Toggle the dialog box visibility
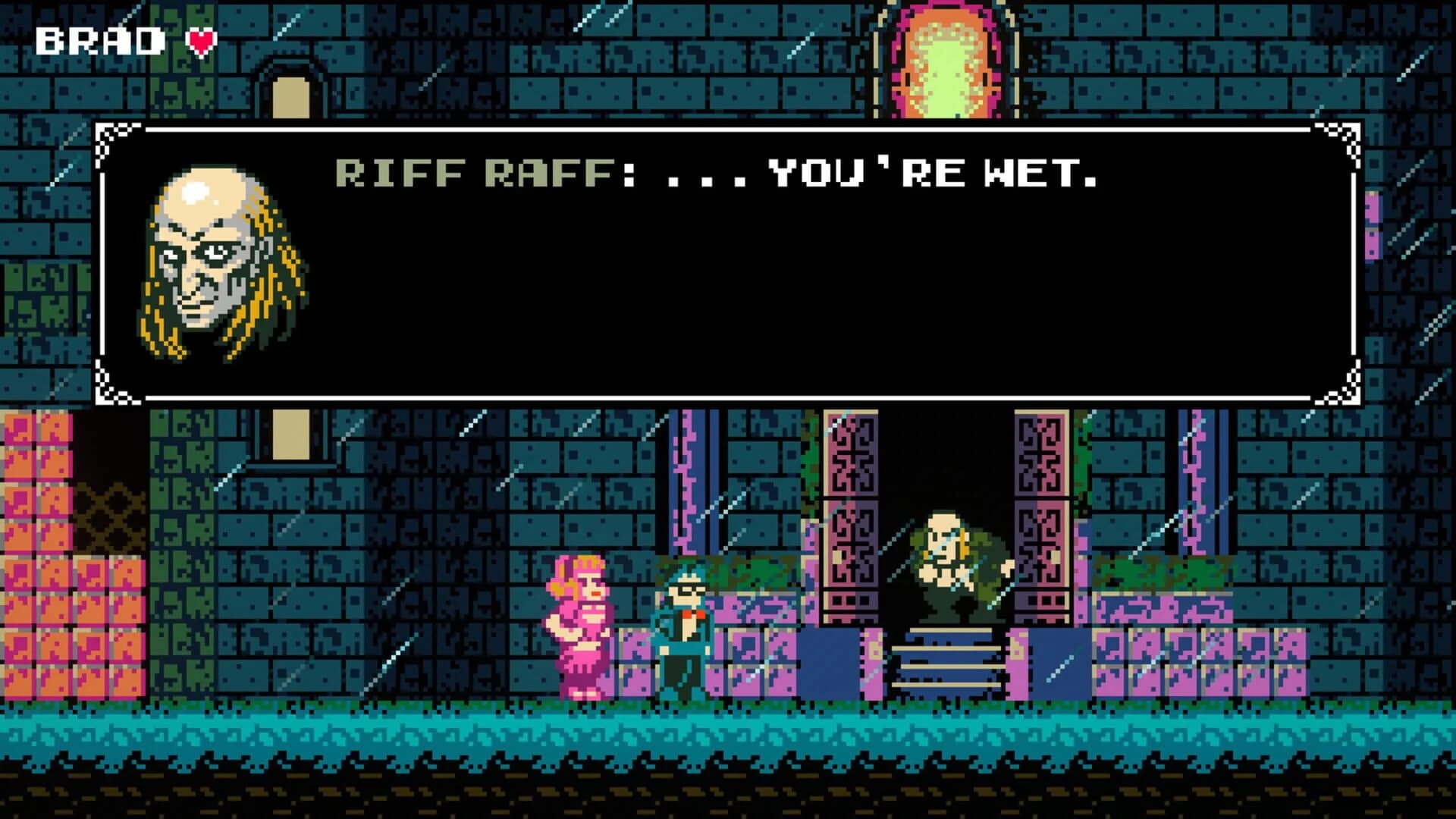The width and height of the screenshot is (1456, 819). coord(728,265)
